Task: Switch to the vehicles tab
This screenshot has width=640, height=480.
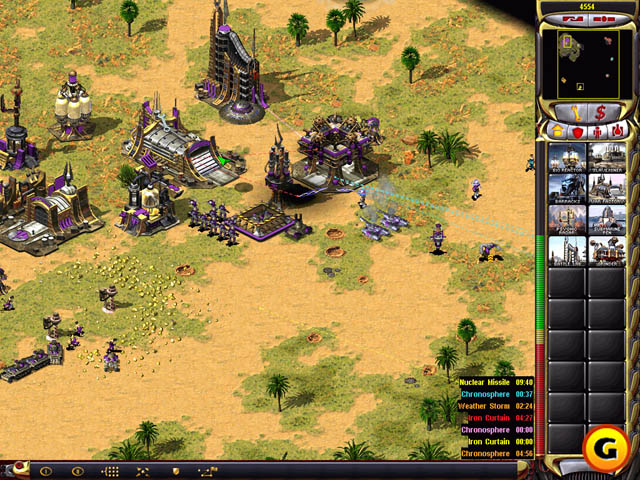Action: point(617,131)
